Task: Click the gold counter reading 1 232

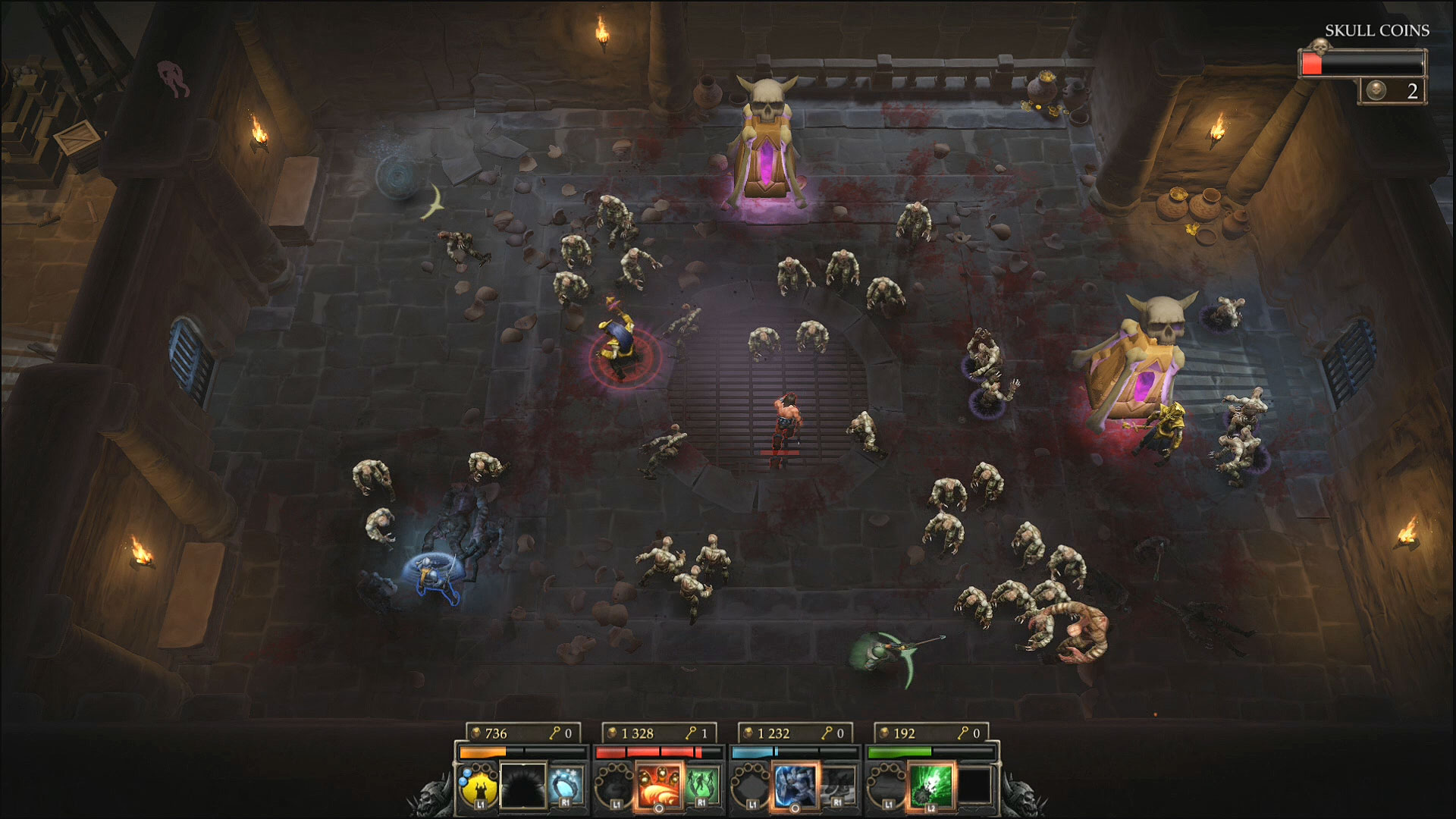Action: [774, 733]
